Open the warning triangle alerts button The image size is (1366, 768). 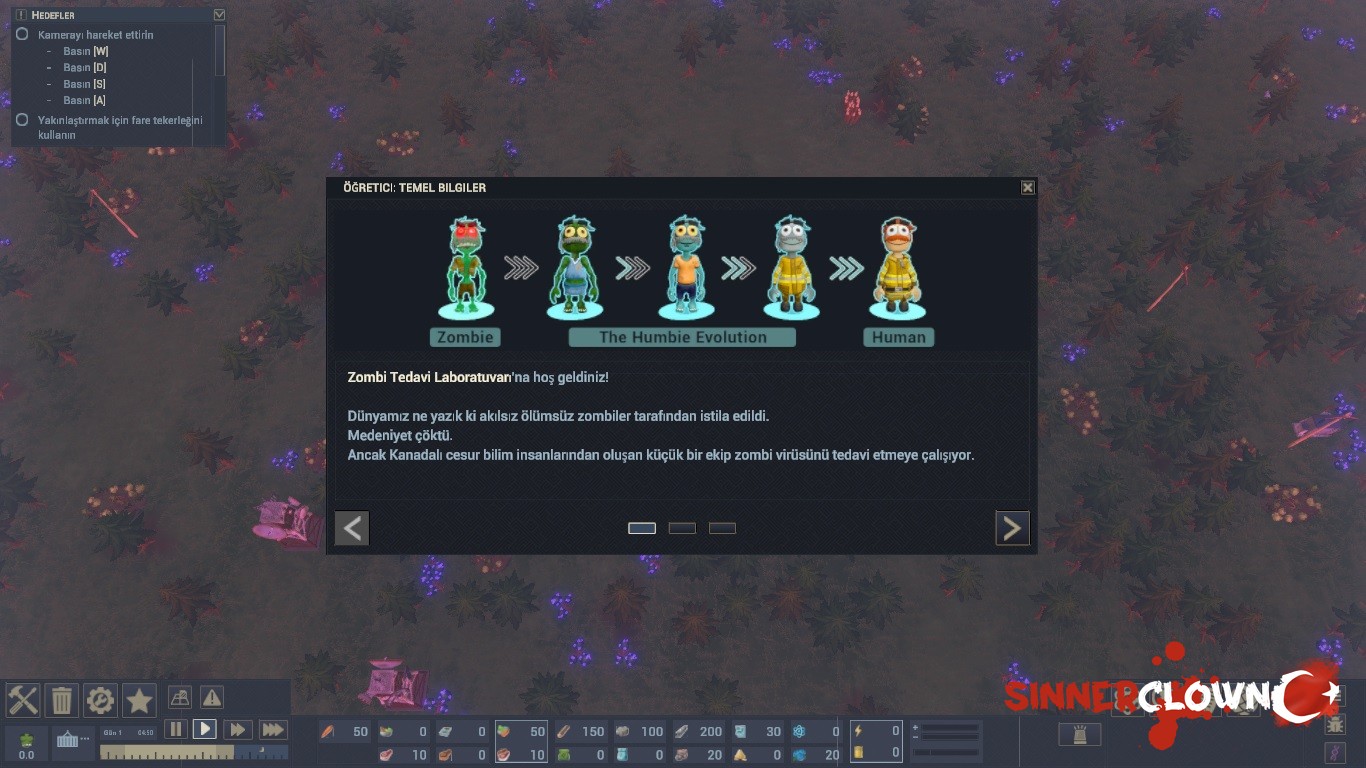pyautogui.click(x=212, y=697)
